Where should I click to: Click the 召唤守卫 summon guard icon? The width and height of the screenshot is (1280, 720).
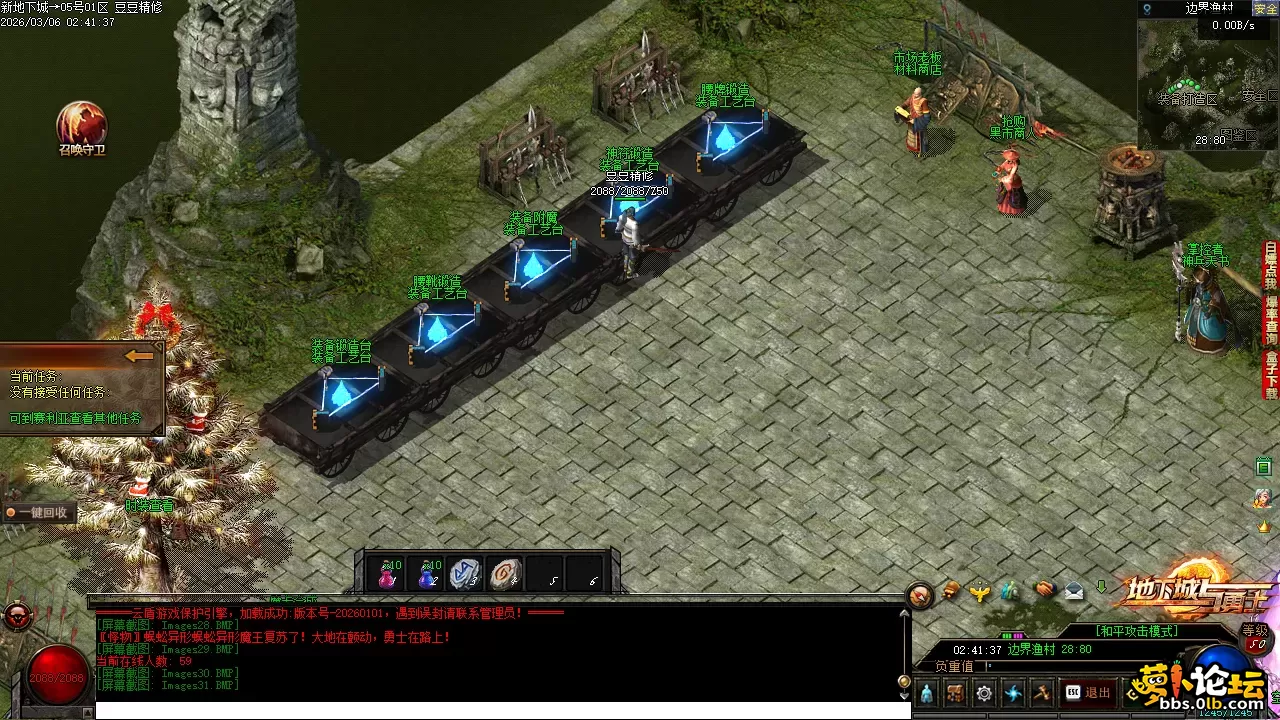coord(81,124)
